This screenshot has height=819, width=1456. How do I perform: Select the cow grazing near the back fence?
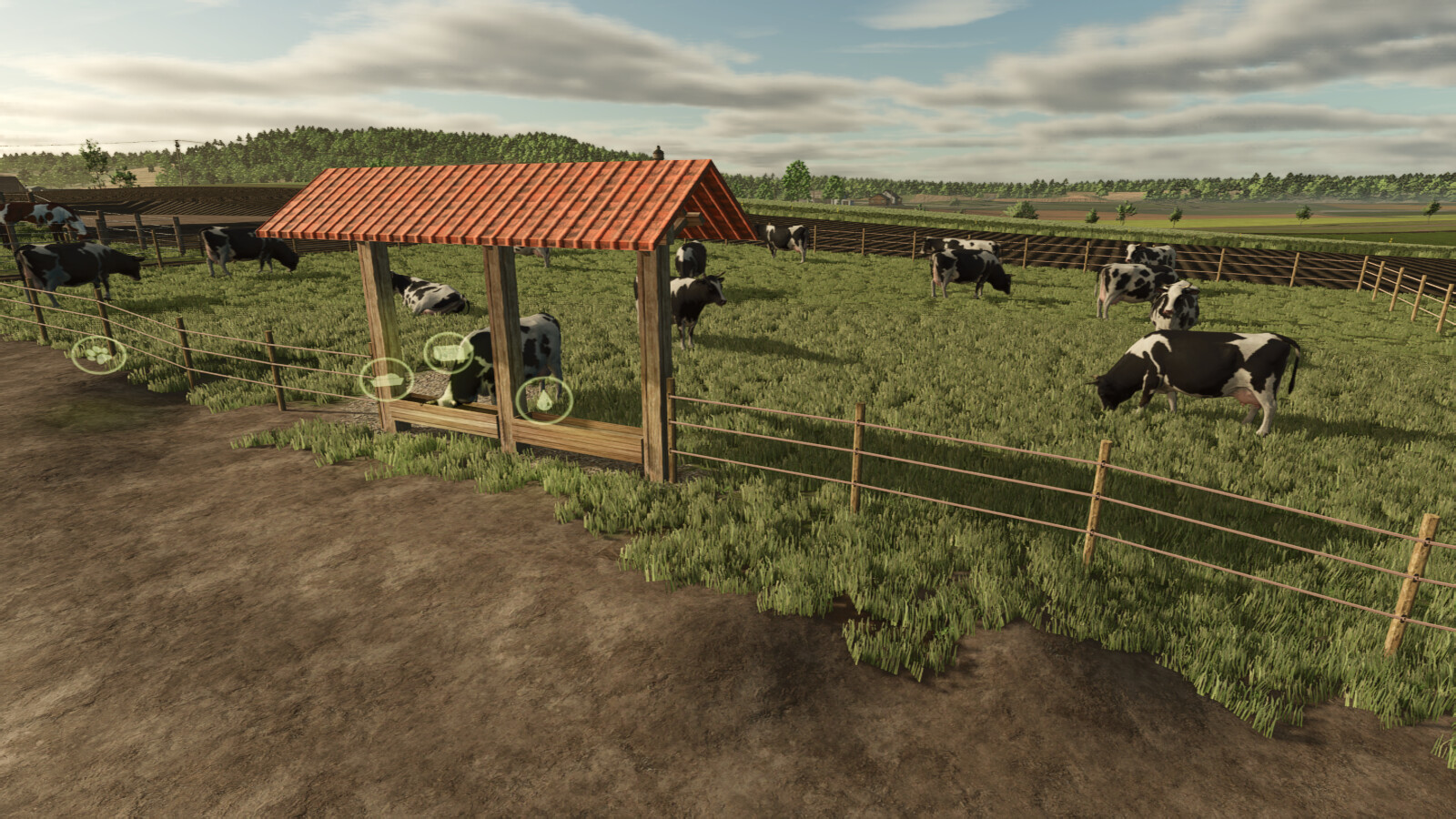(x=965, y=268)
